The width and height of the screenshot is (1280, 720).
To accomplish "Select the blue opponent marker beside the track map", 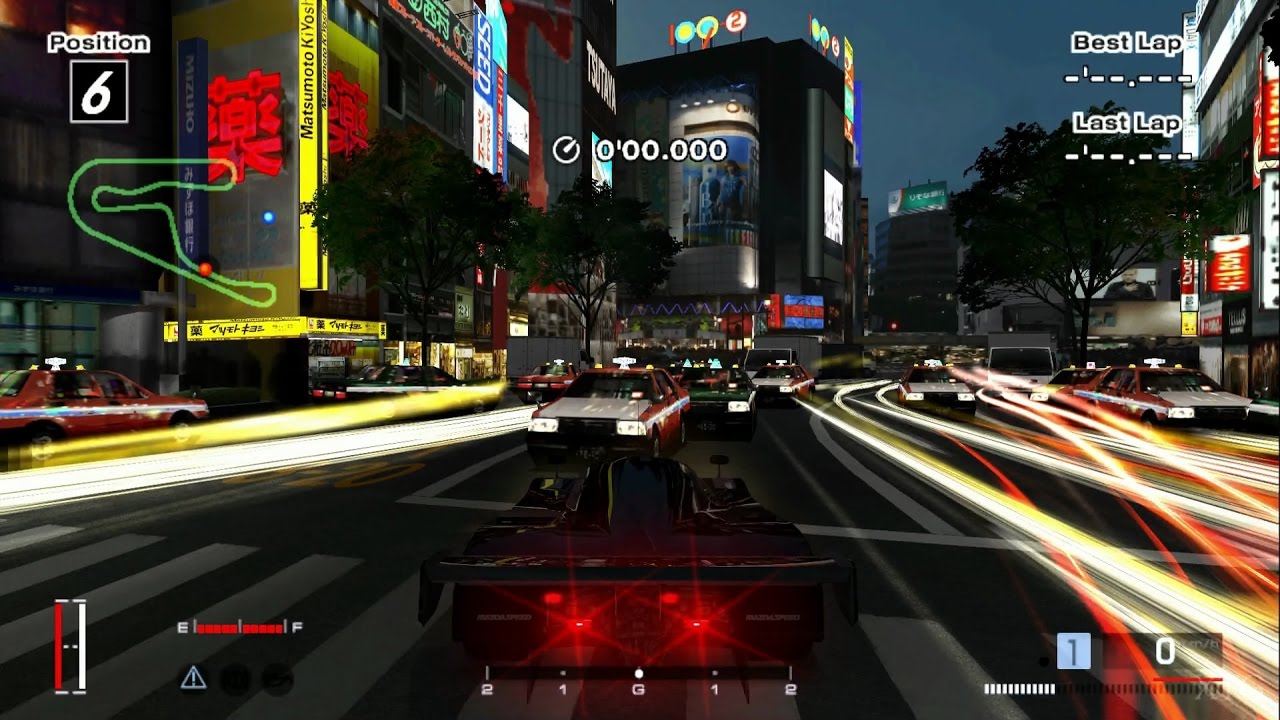I will point(268,216).
